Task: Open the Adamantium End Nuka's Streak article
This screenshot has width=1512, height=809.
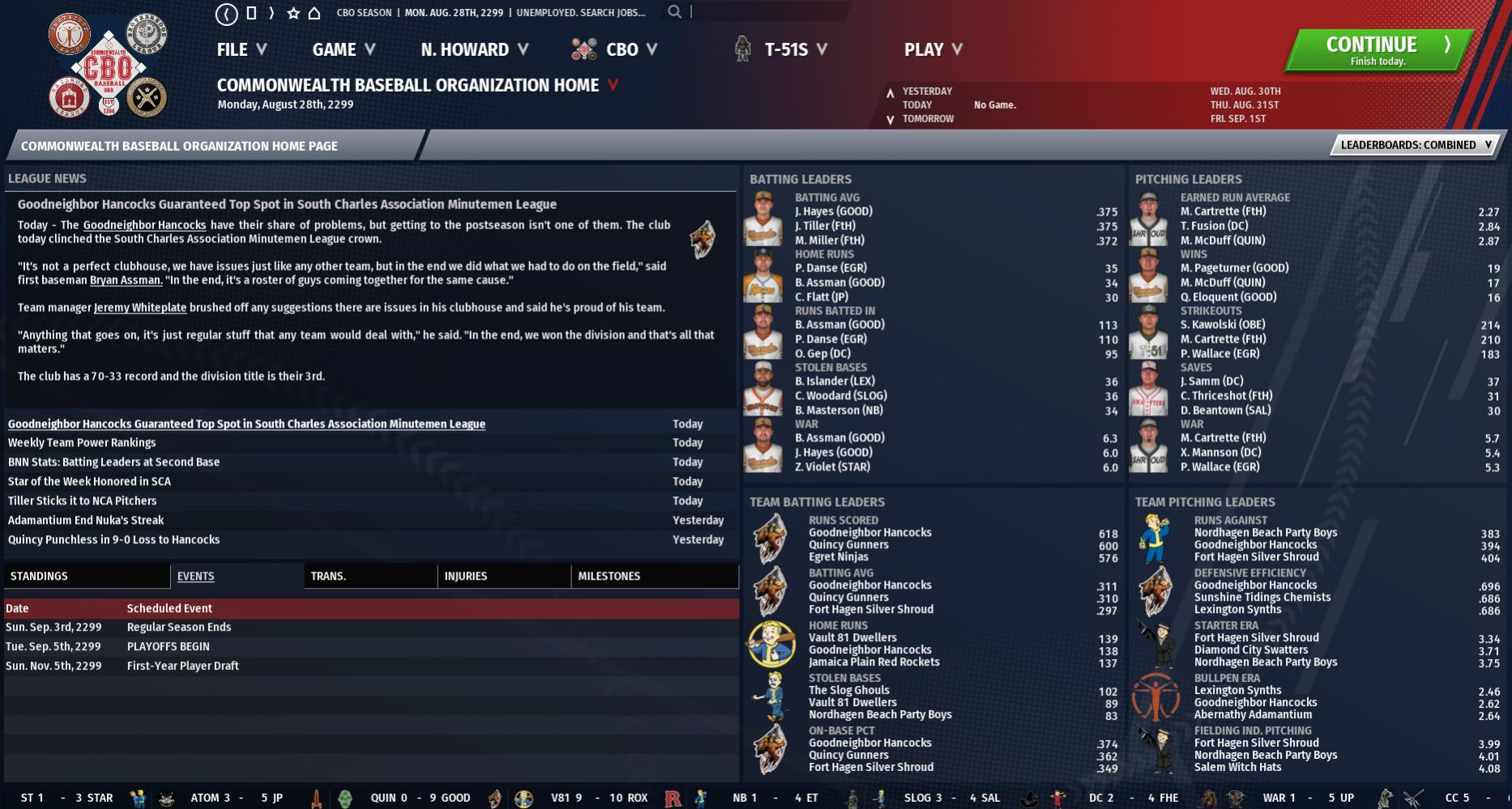Action: (x=86, y=520)
